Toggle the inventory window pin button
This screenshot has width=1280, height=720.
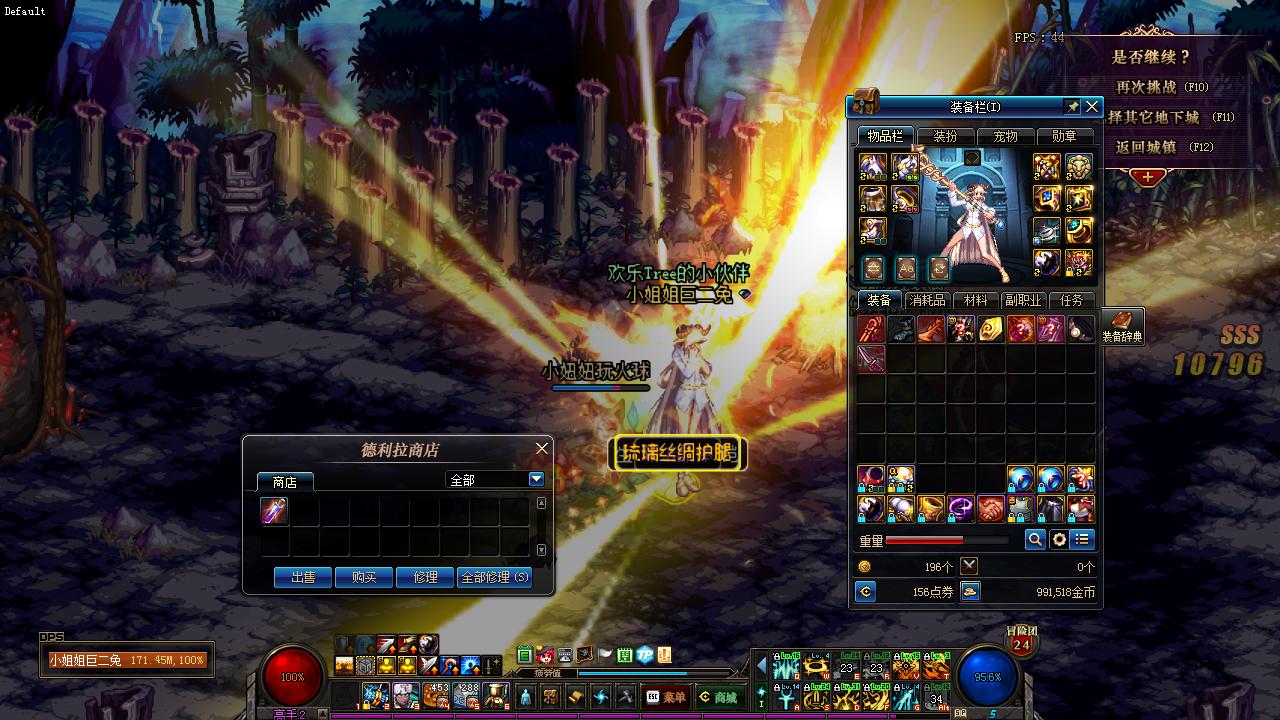(1072, 106)
